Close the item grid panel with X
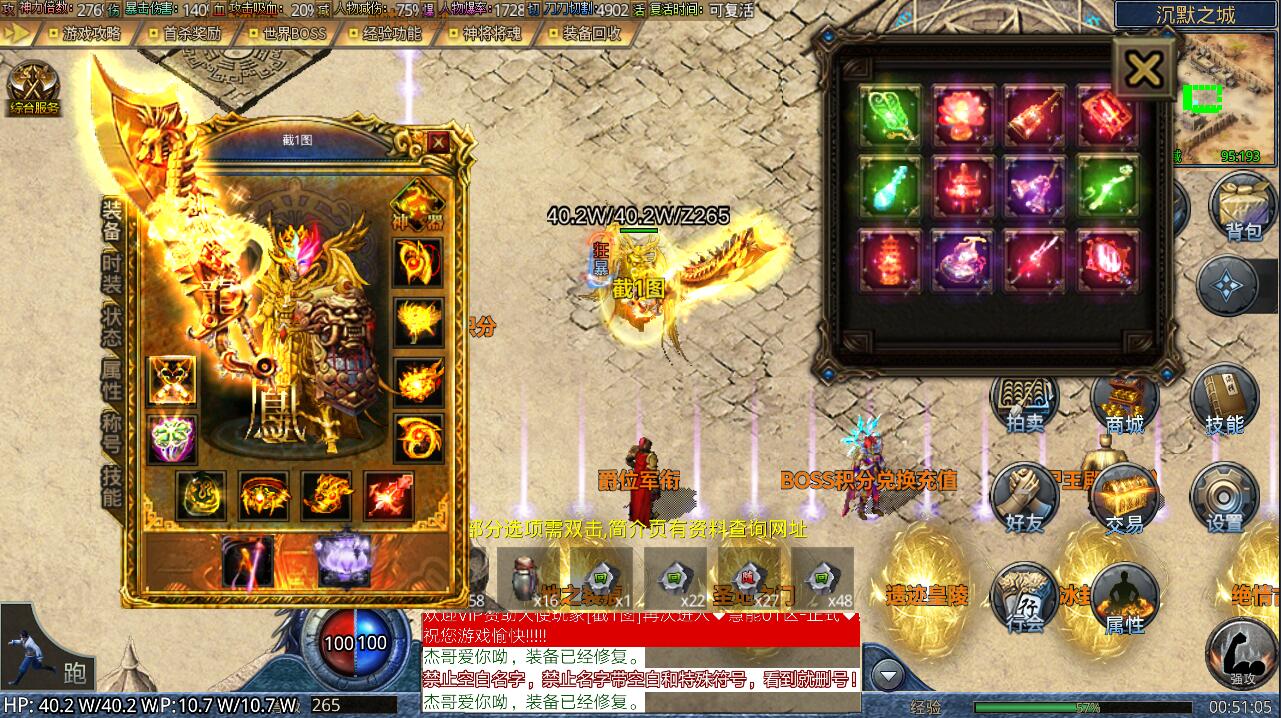 point(1144,69)
